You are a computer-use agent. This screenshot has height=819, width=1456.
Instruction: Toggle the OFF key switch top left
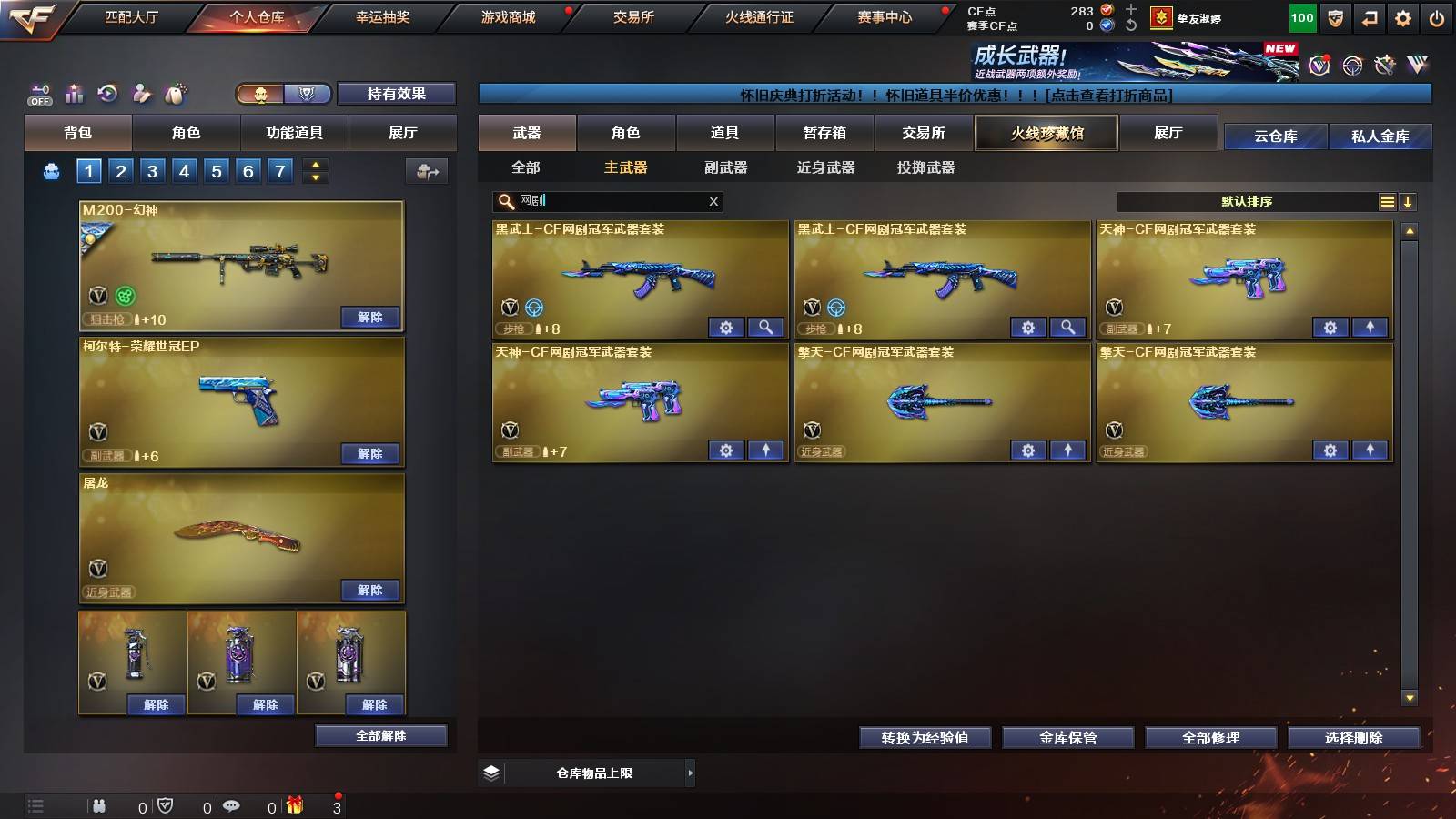click(39, 95)
